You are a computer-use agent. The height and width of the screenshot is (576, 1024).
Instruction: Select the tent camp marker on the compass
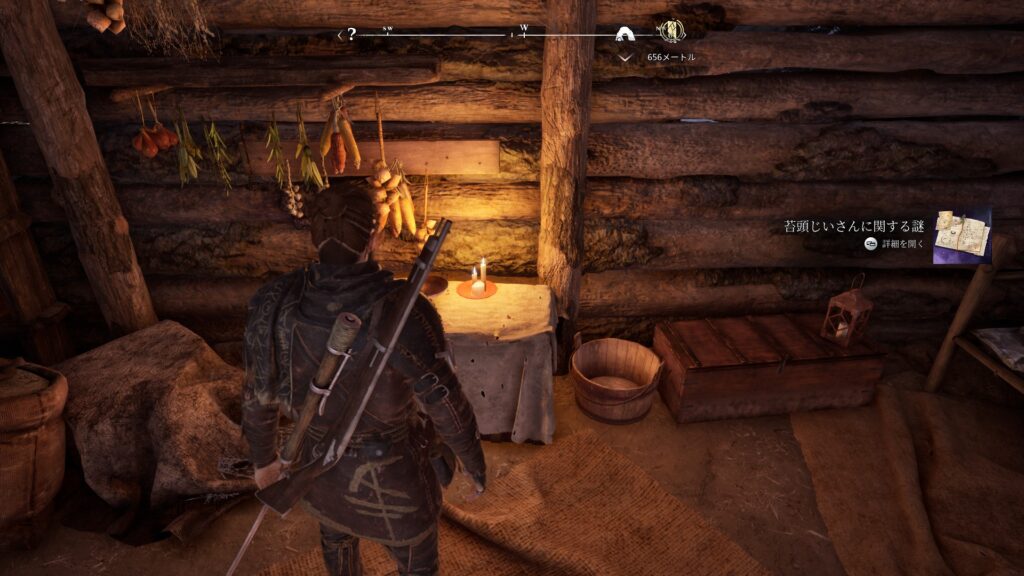pos(627,35)
